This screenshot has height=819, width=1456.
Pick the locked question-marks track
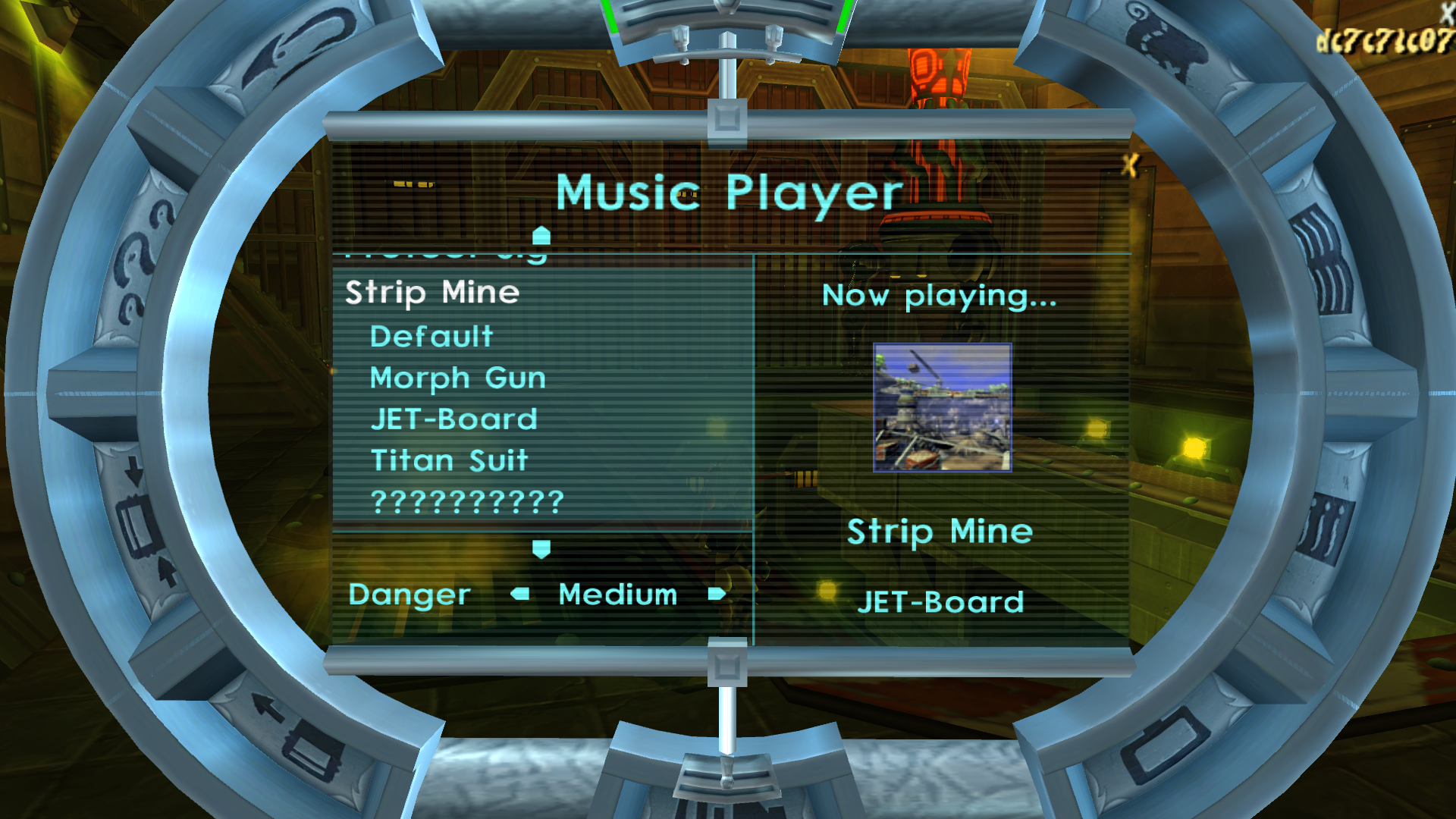coord(467,501)
